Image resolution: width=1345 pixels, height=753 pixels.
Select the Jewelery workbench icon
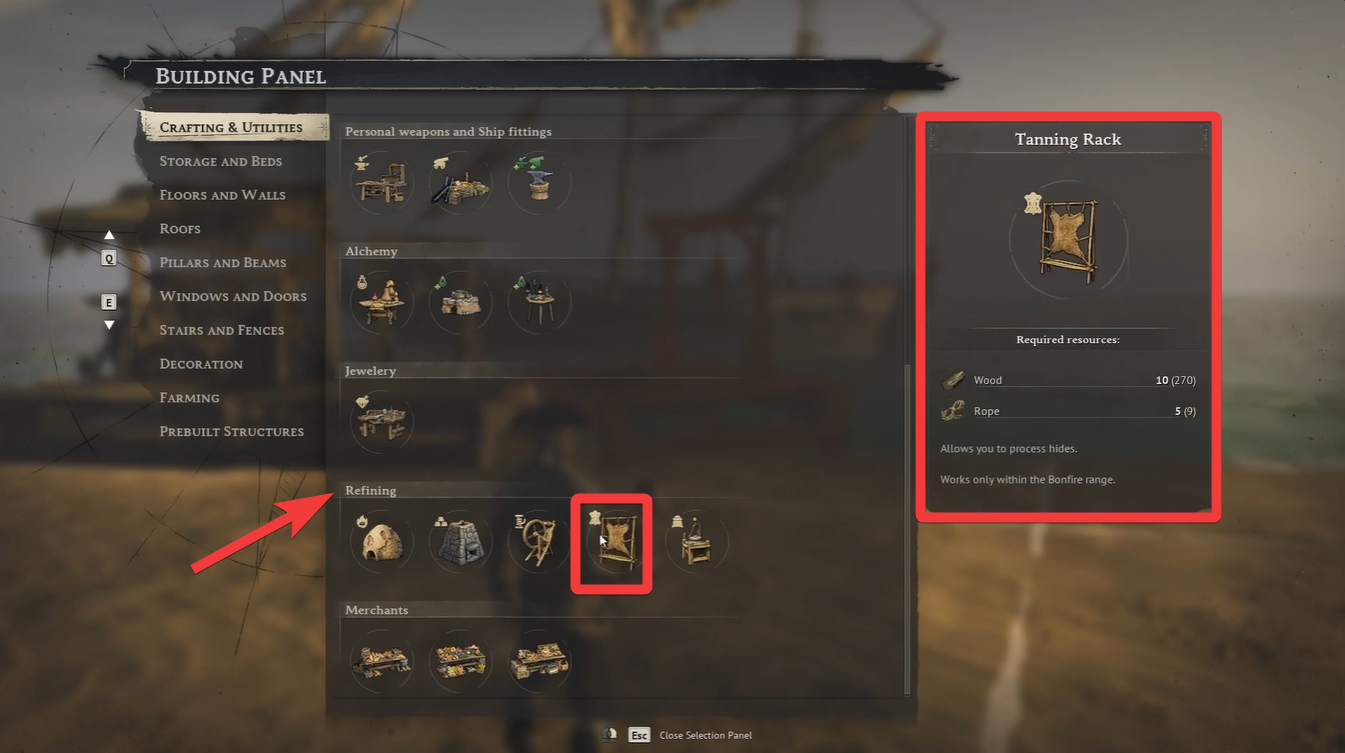[x=381, y=421]
